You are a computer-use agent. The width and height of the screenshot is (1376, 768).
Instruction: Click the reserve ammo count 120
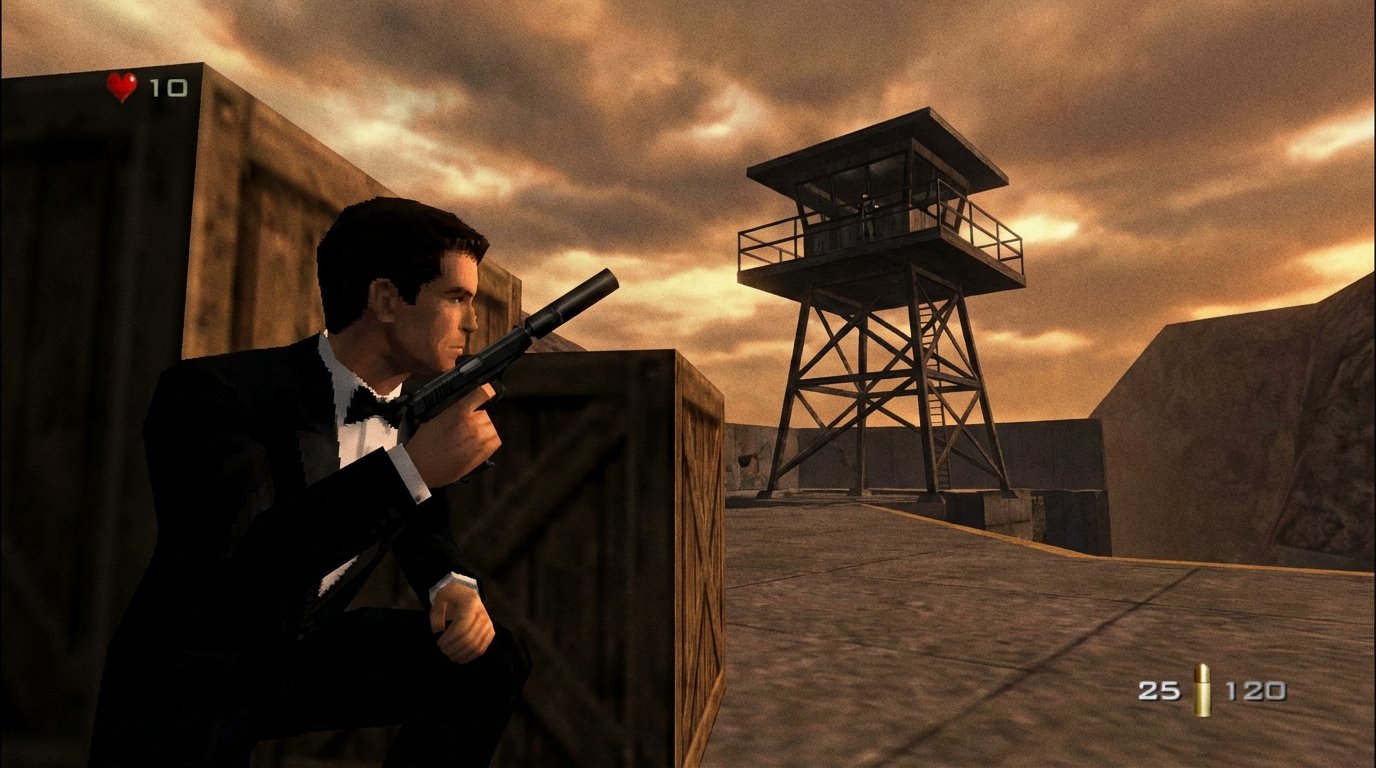pos(1257,690)
